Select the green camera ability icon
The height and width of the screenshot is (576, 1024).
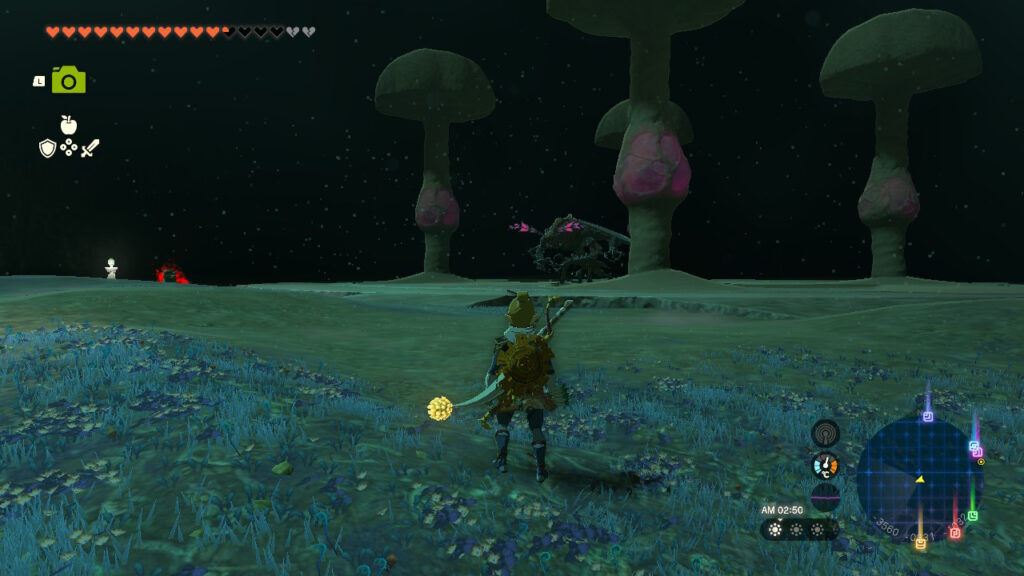point(68,80)
